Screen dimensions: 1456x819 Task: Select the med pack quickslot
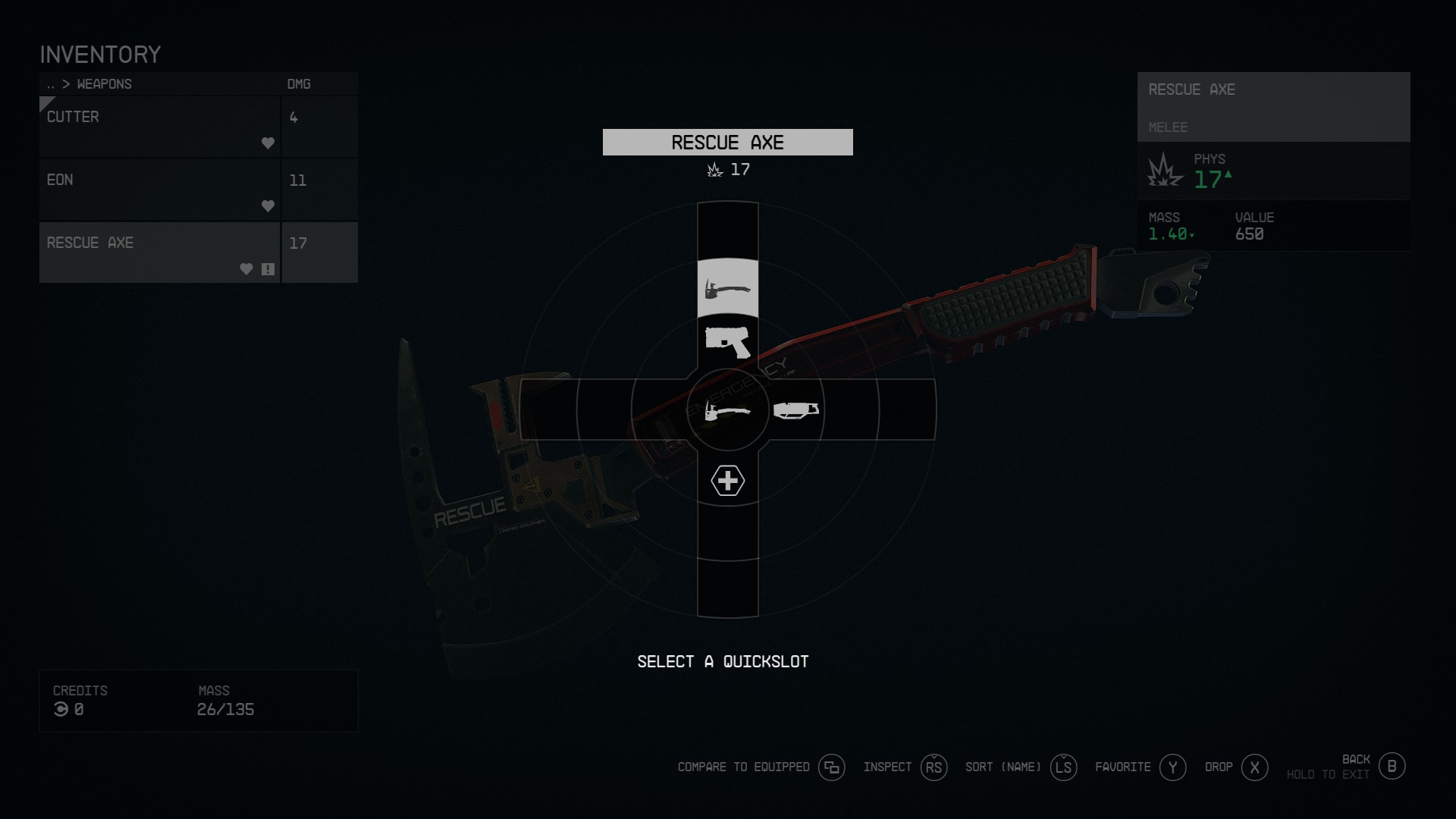click(x=727, y=481)
